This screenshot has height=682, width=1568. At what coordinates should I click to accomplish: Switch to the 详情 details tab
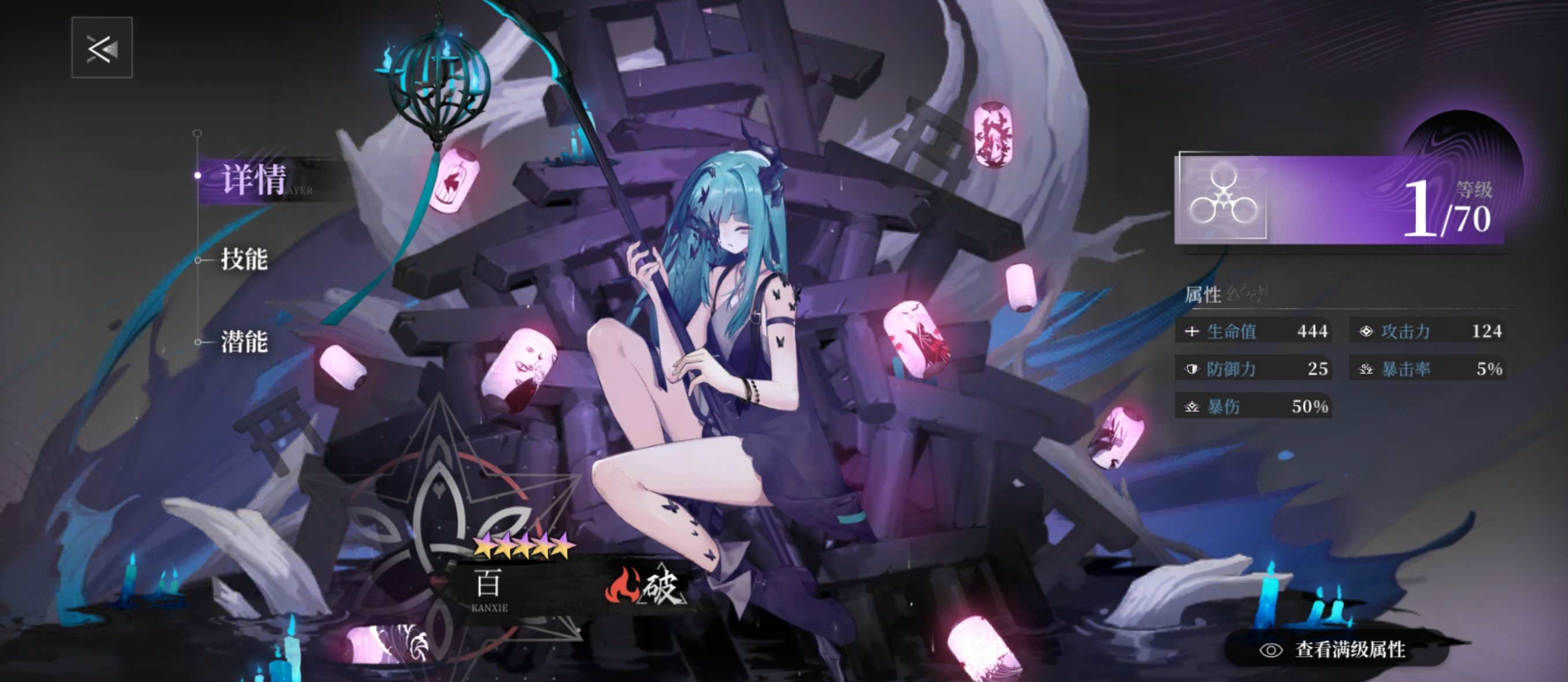pyautogui.click(x=253, y=180)
